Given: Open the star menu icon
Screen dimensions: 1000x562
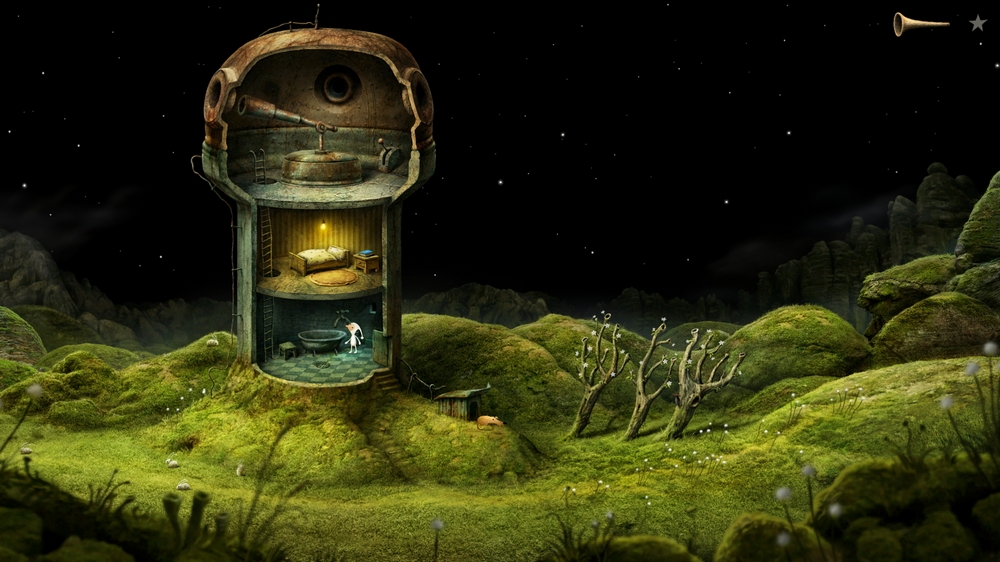Looking at the screenshot, I should (977, 23).
